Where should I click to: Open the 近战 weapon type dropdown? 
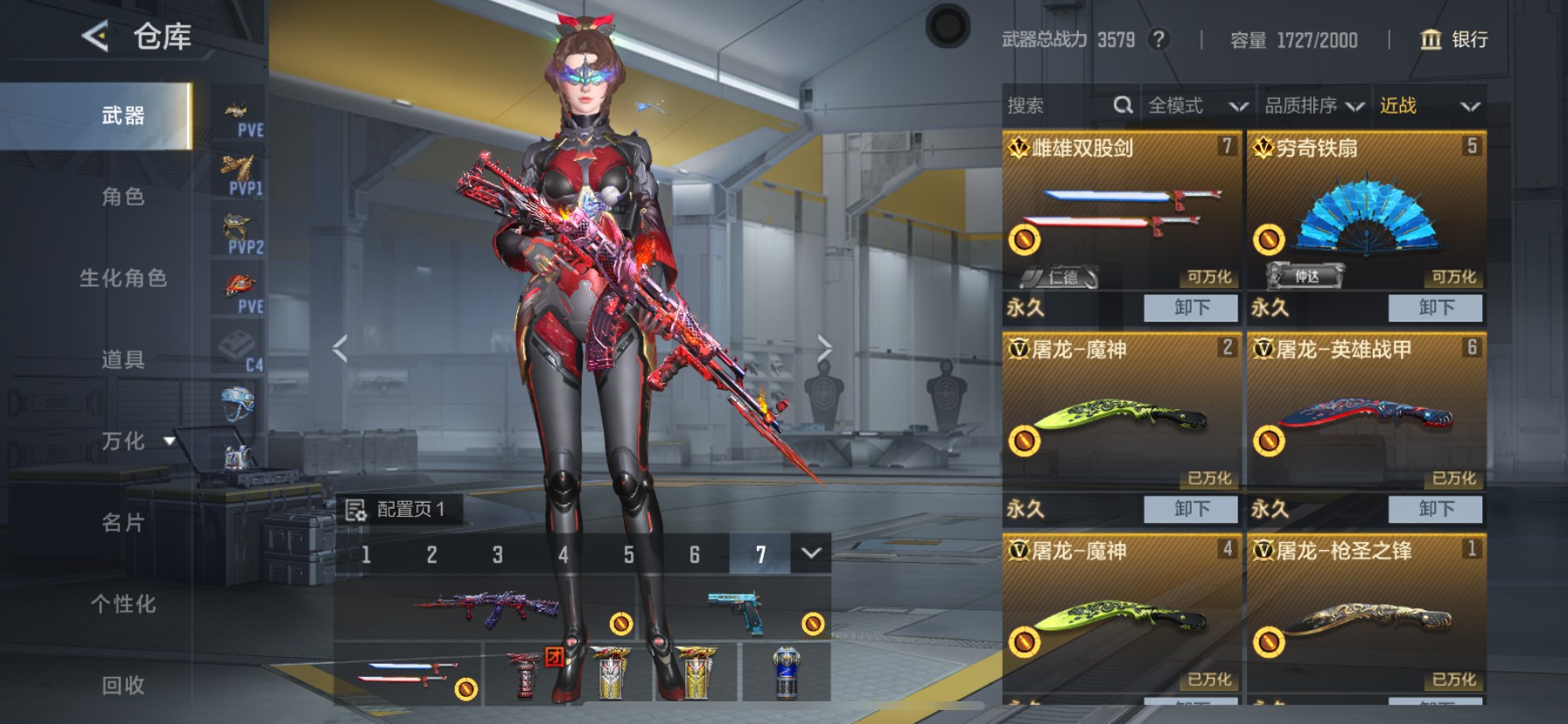1429,106
